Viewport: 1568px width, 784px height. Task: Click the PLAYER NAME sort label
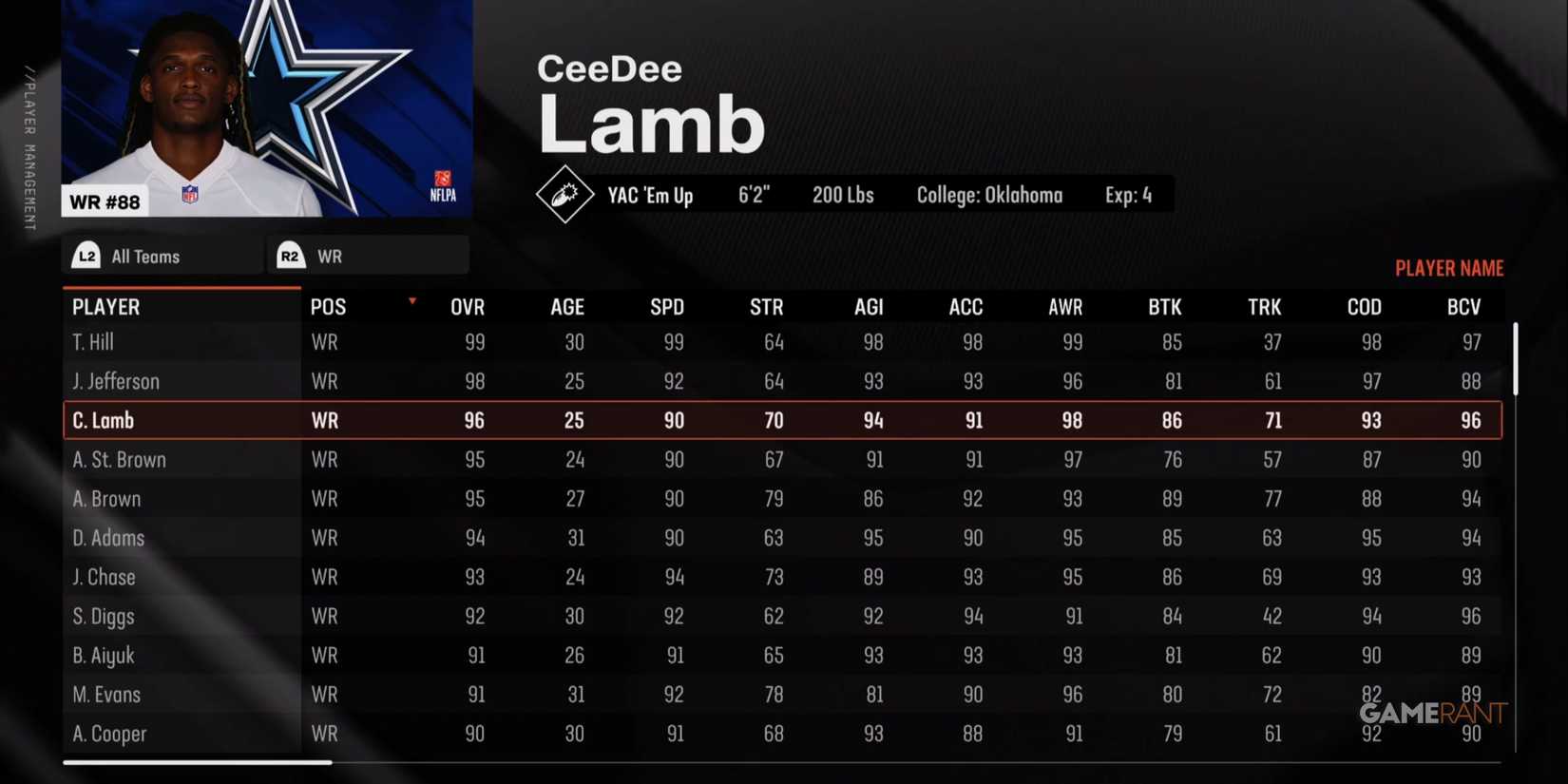click(x=1449, y=268)
